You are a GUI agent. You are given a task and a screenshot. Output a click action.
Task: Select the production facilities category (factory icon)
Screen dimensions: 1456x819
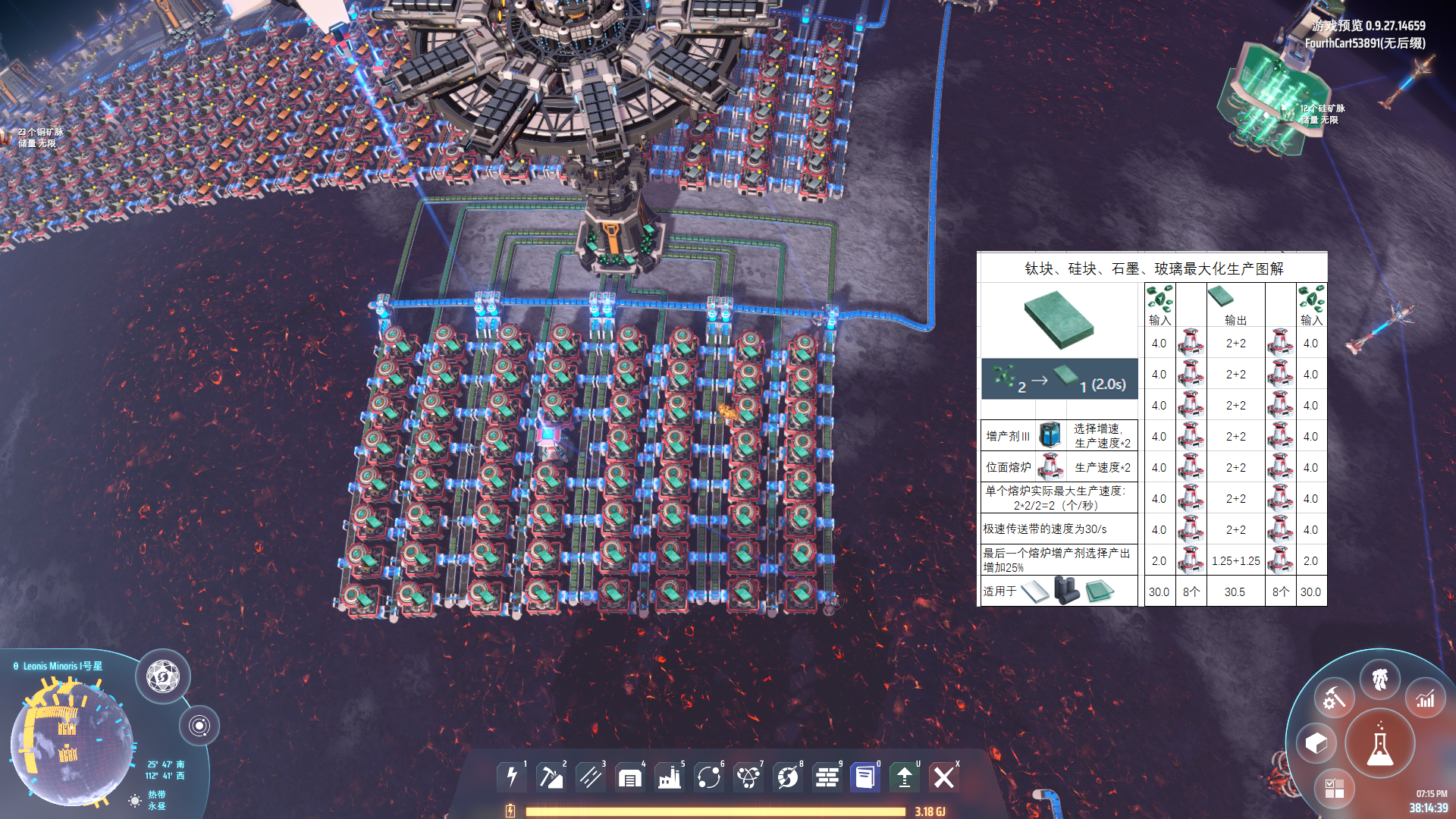tap(670, 777)
